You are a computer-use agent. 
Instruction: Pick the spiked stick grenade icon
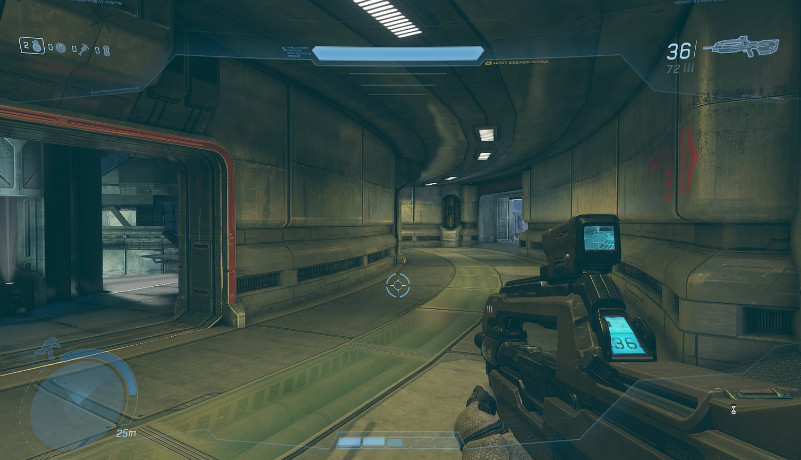coord(84,47)
